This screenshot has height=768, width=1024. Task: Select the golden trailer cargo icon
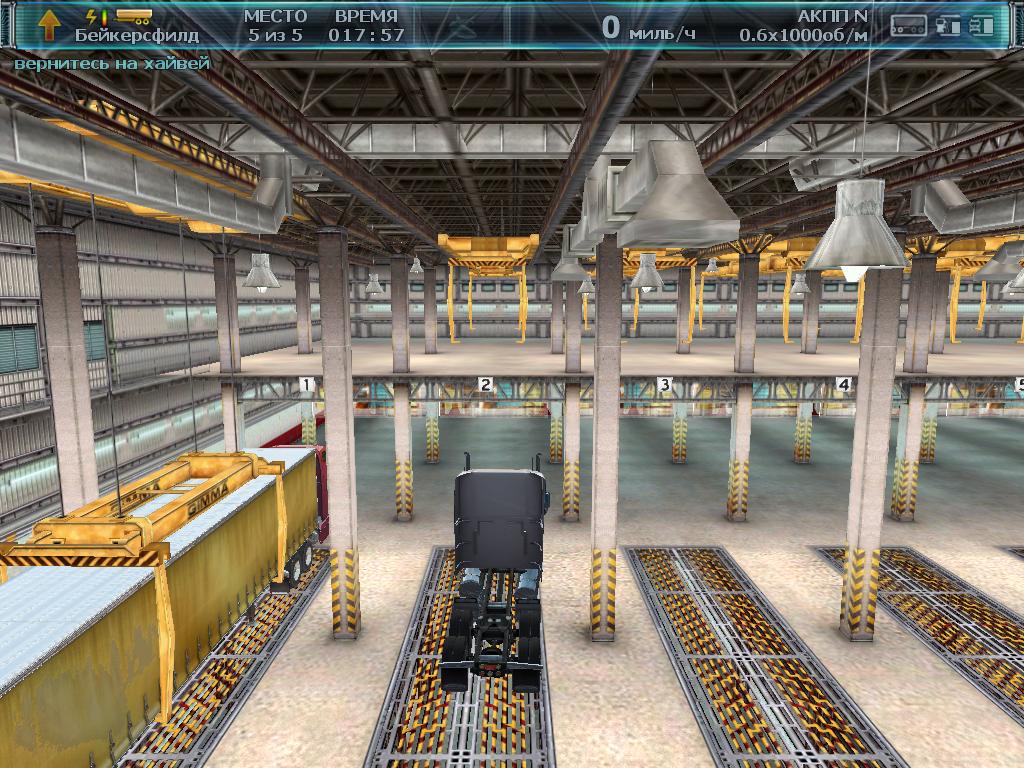pos(133,16)
